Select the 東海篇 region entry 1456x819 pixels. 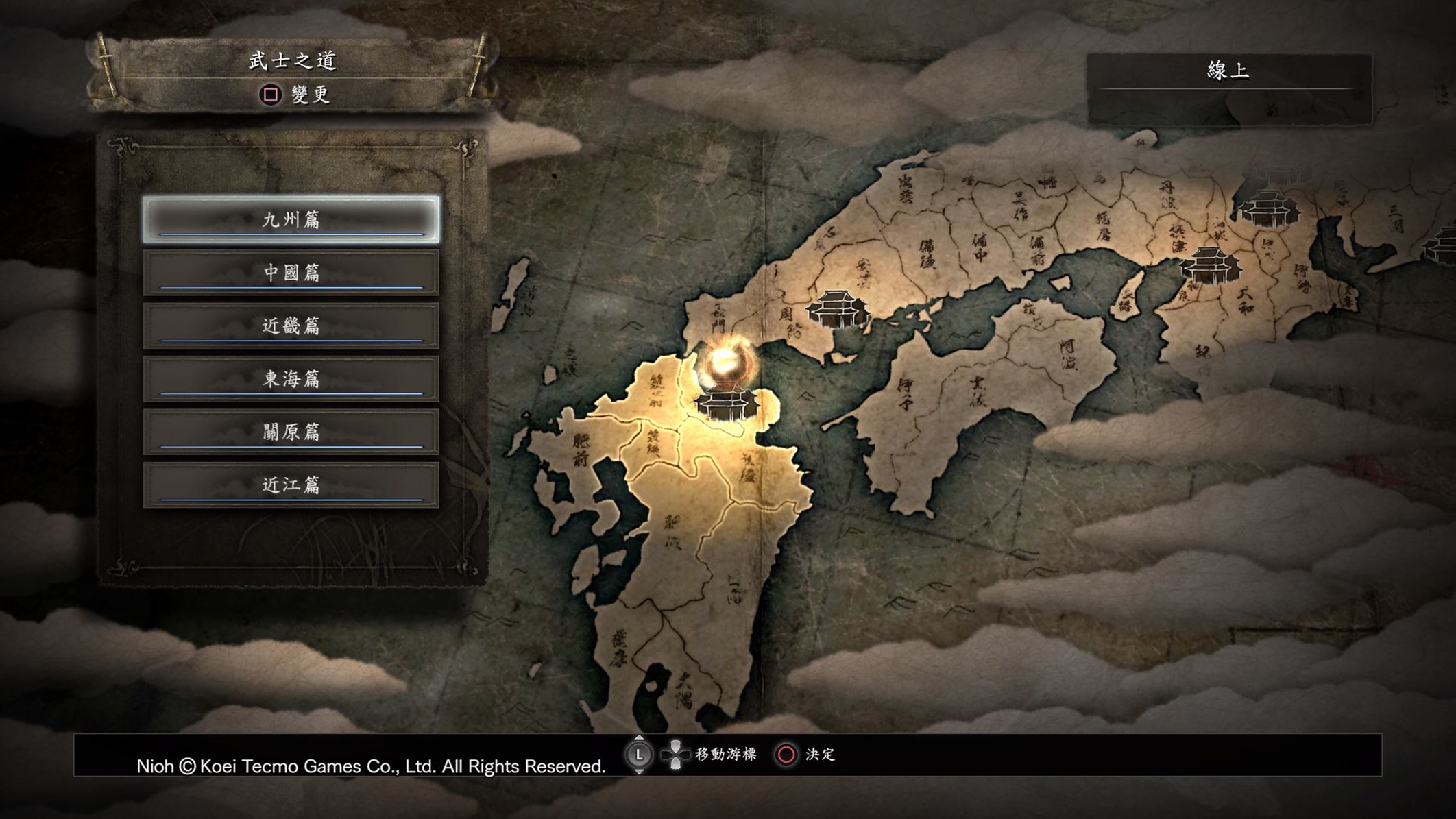pyautogui.click(x=291, y=378)
